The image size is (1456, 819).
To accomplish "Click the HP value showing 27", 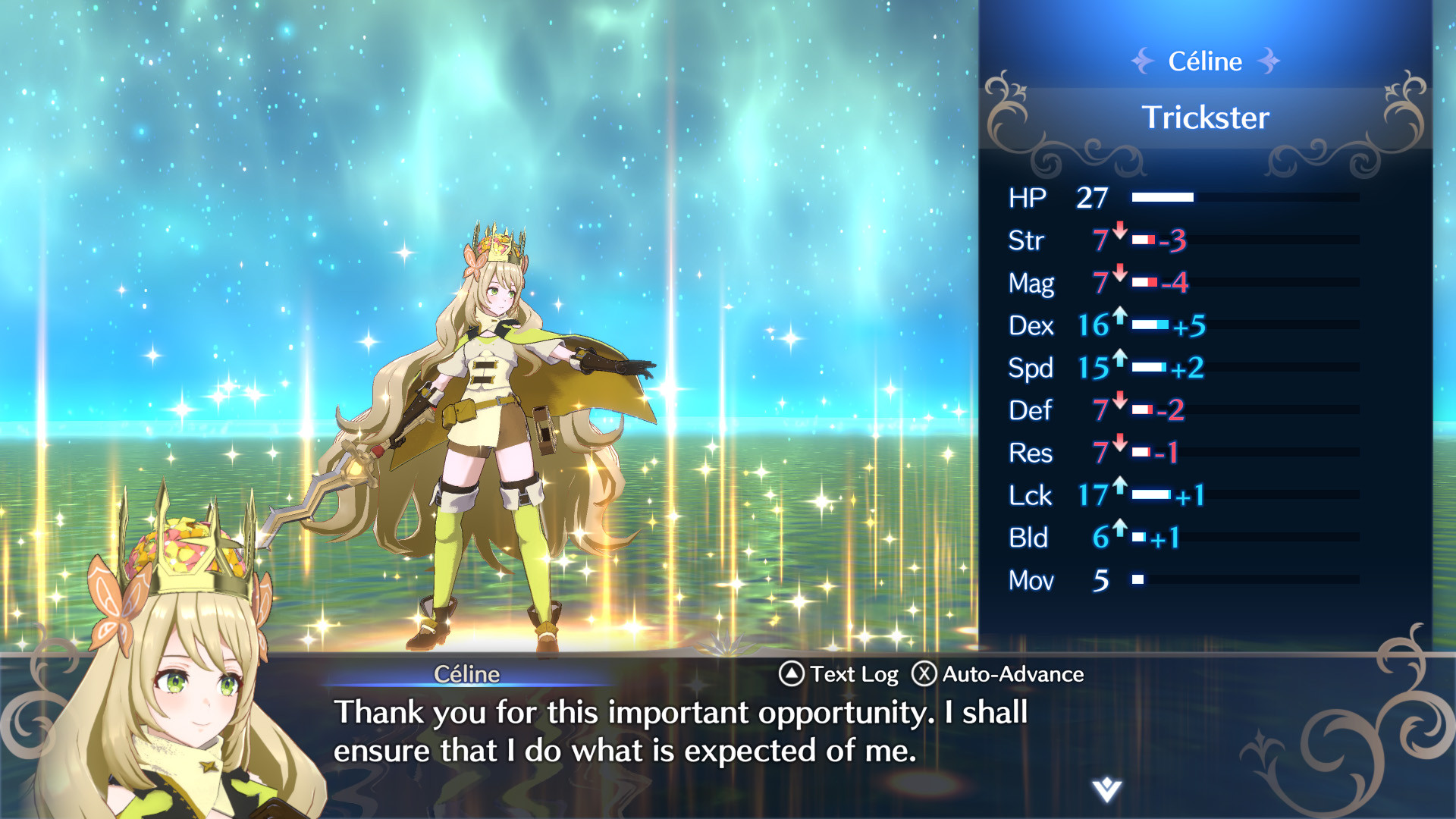I will point(1092,198).
